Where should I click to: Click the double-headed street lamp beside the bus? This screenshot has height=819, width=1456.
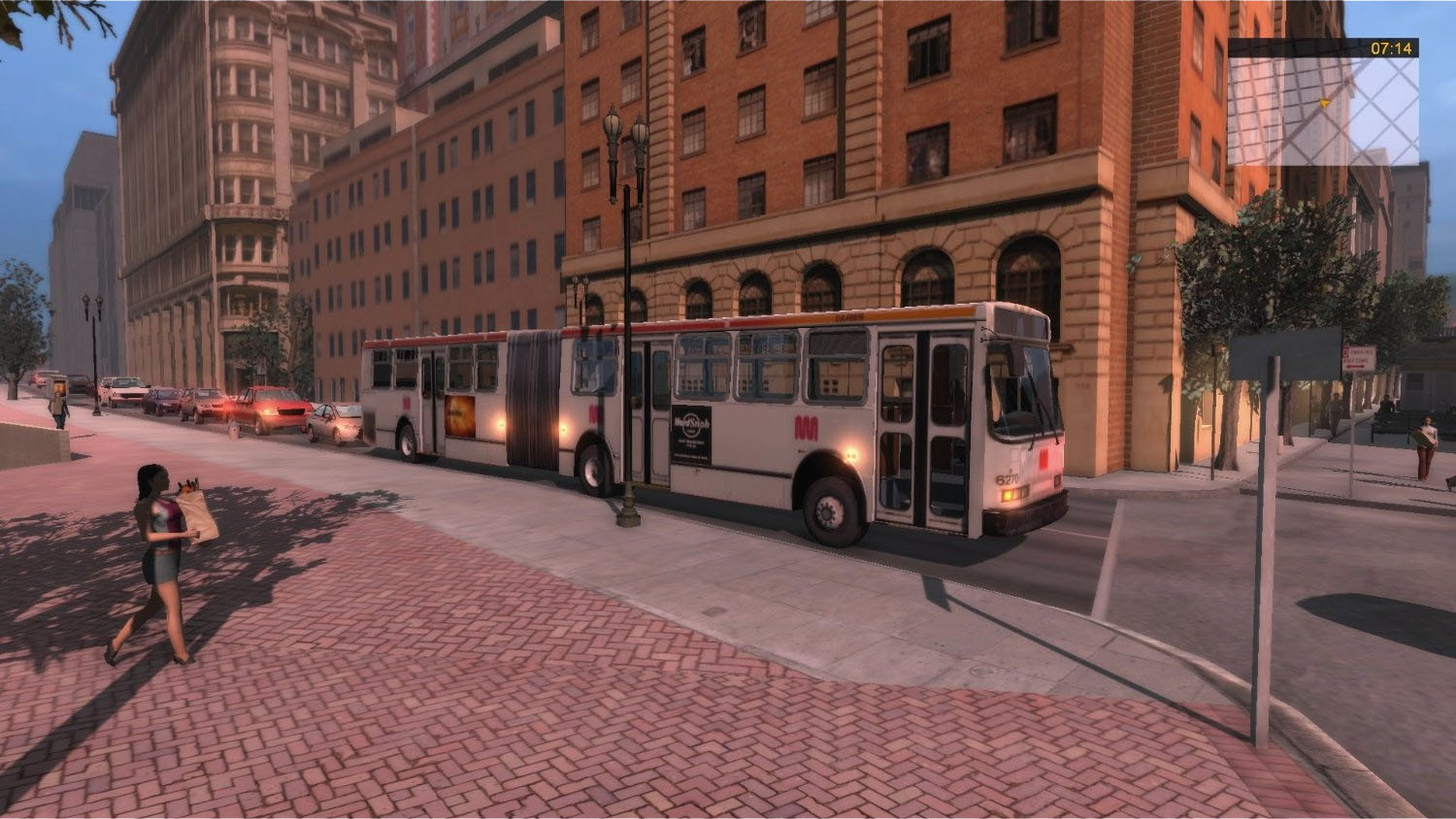[624, 136]
